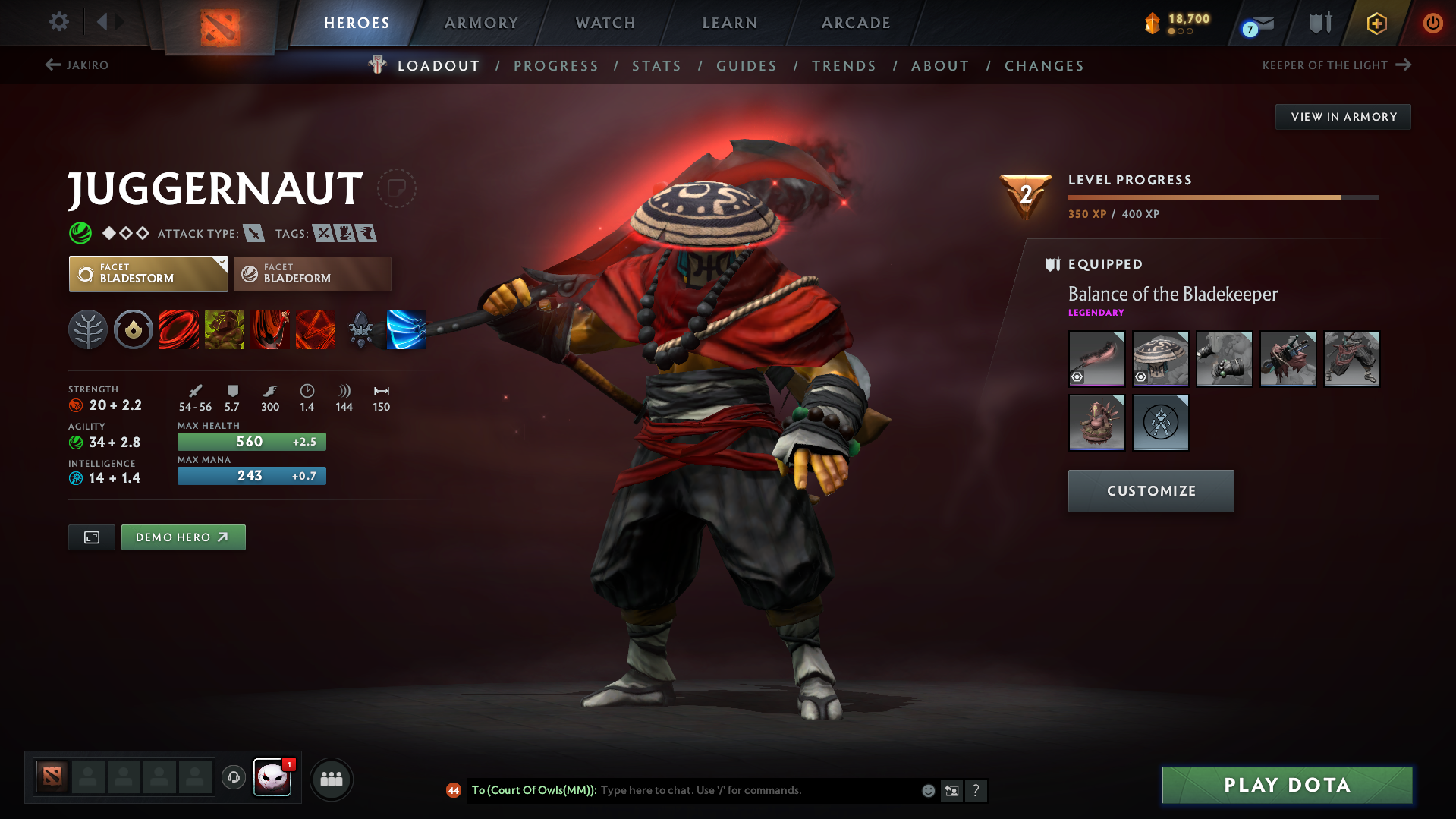Image resolution: width=1456 pixels, height=819 pixels.
Task: Click the melee attack type icon
Action: click(254, 233)
